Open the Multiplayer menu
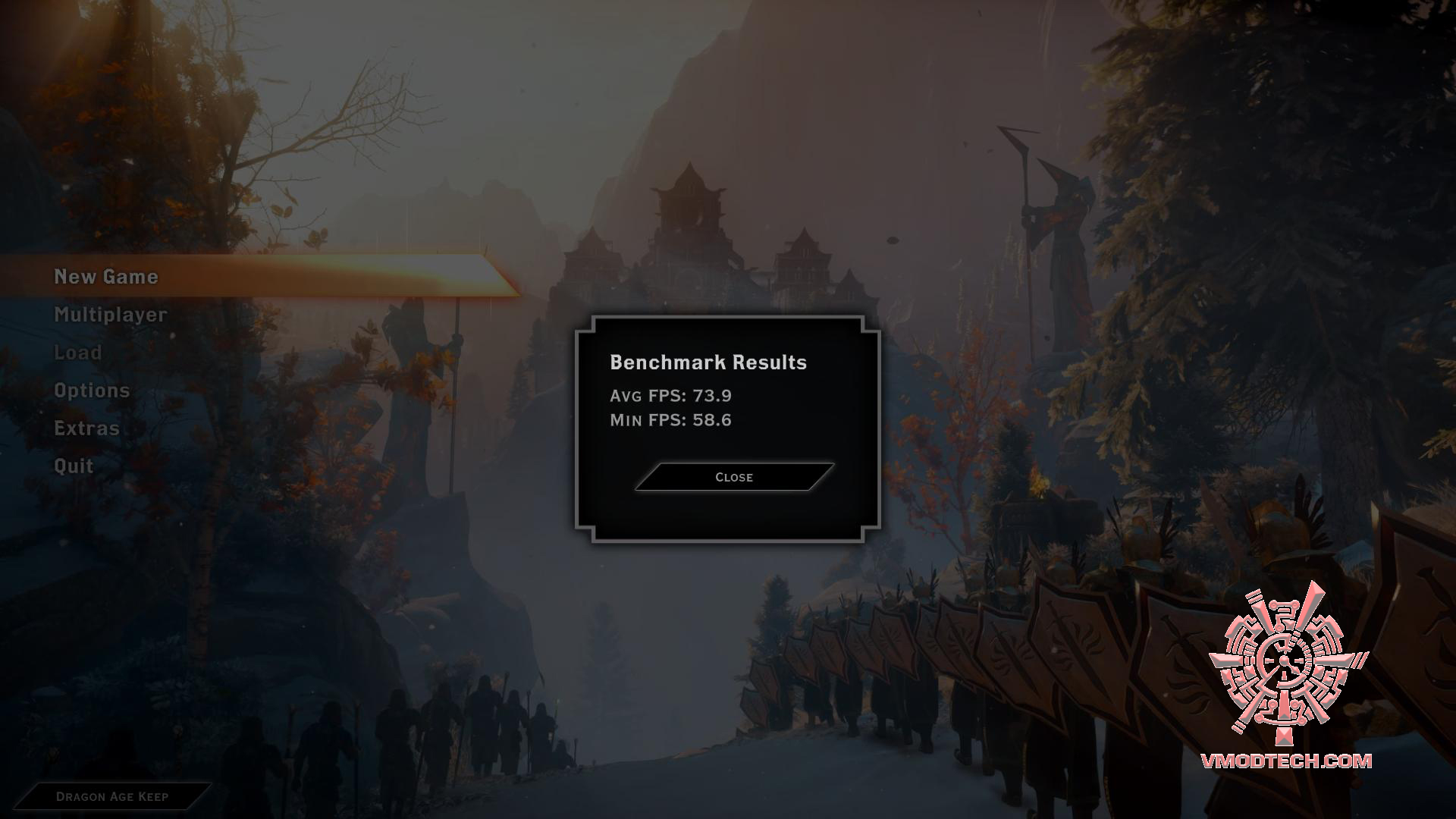This screenshot has height=819, width=1456. click(x=111, y=315)
